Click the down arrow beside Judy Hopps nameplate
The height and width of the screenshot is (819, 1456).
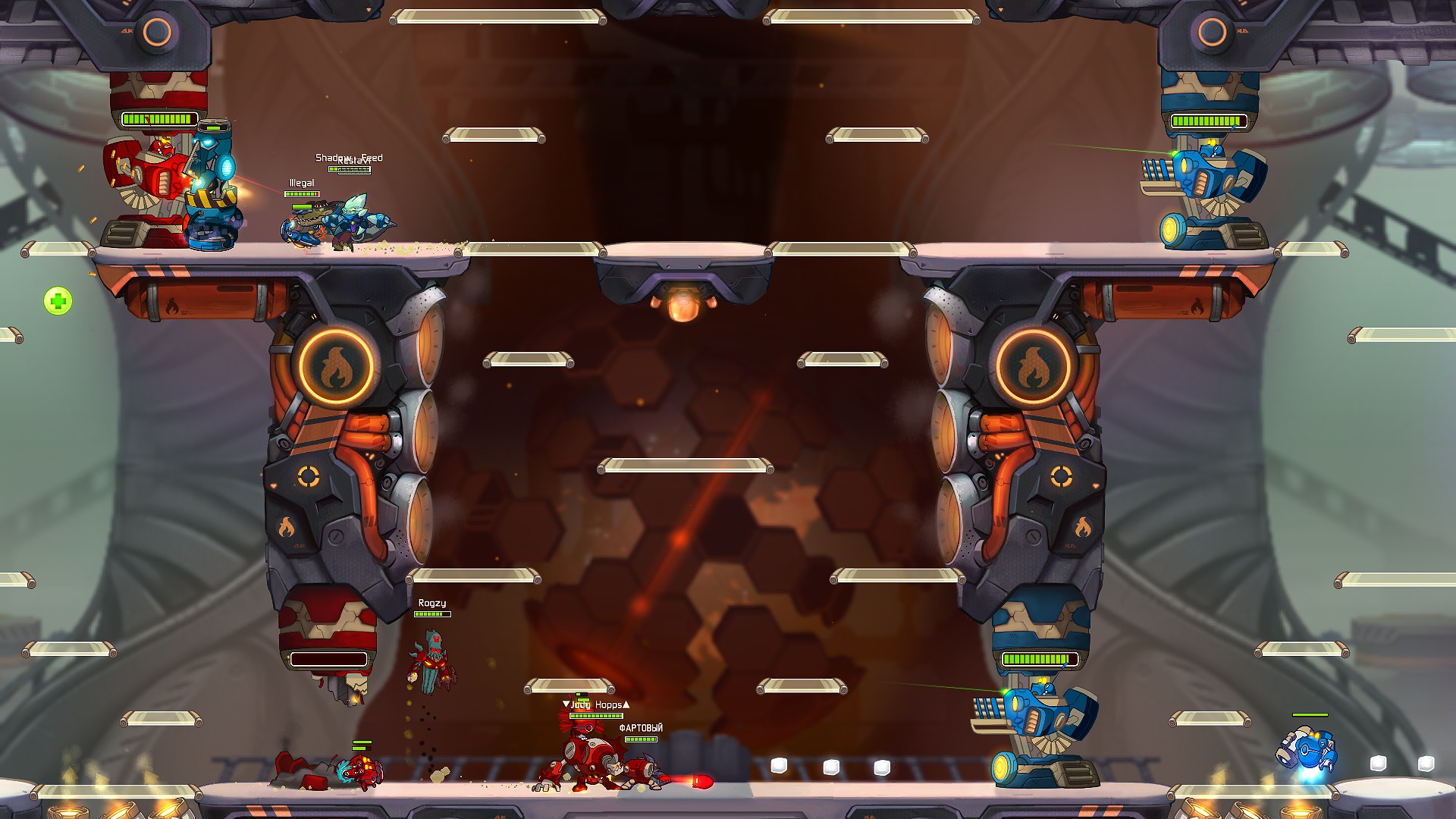click(x=566, y=704)
